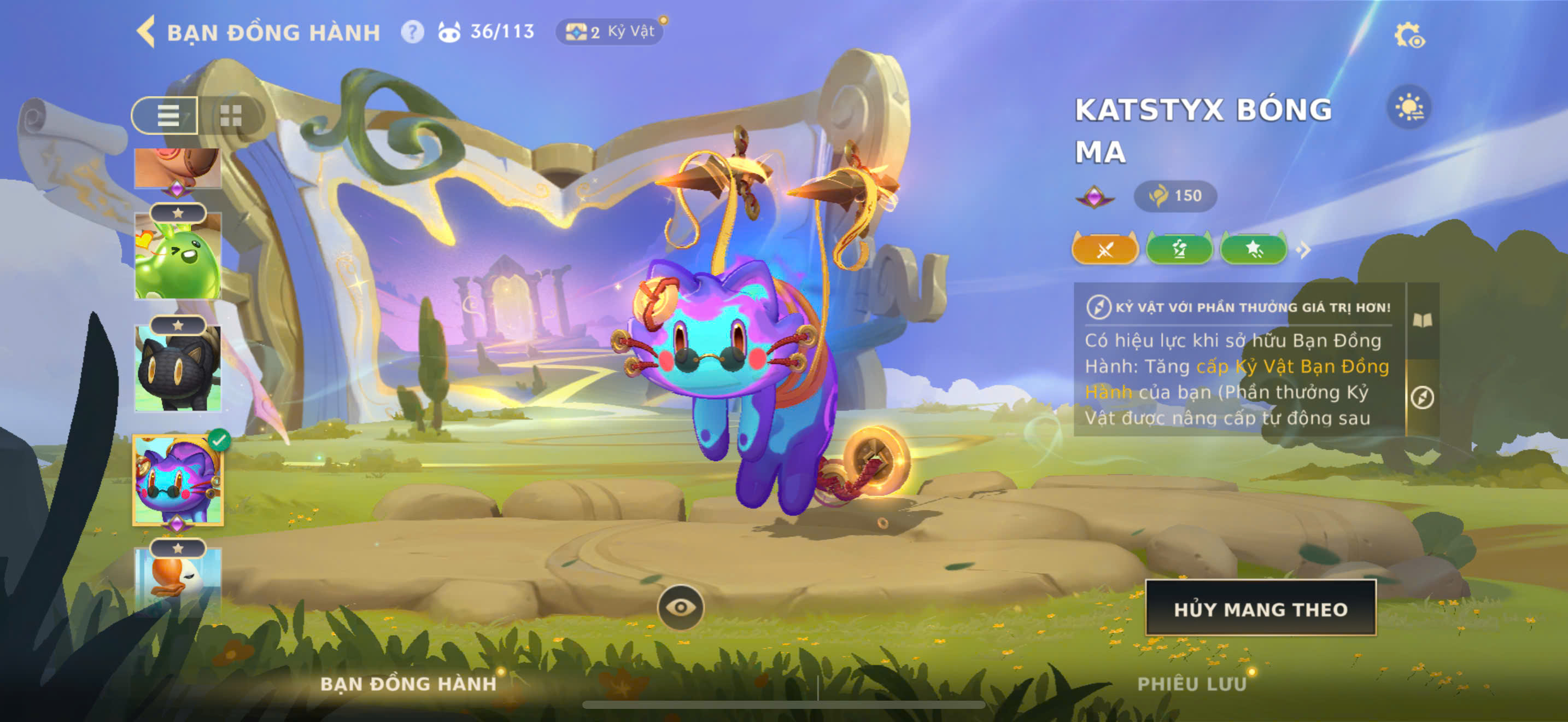1568x722 pixels.
Task: Open the gear settings with eye icon
Action: click(1409, 36)
